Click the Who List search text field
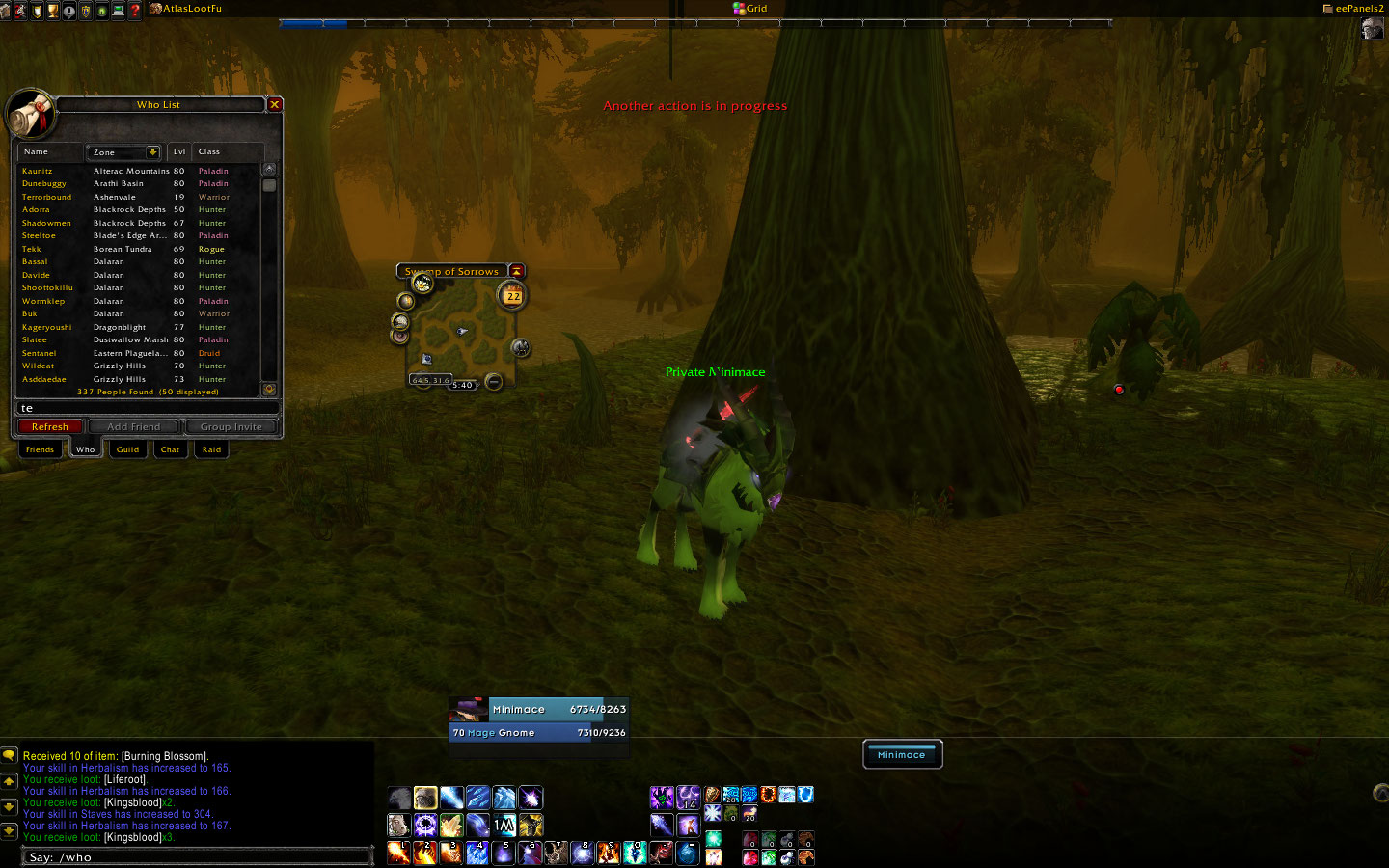The width and height of the screenshot is (1389, 868). tap(145, 408)
